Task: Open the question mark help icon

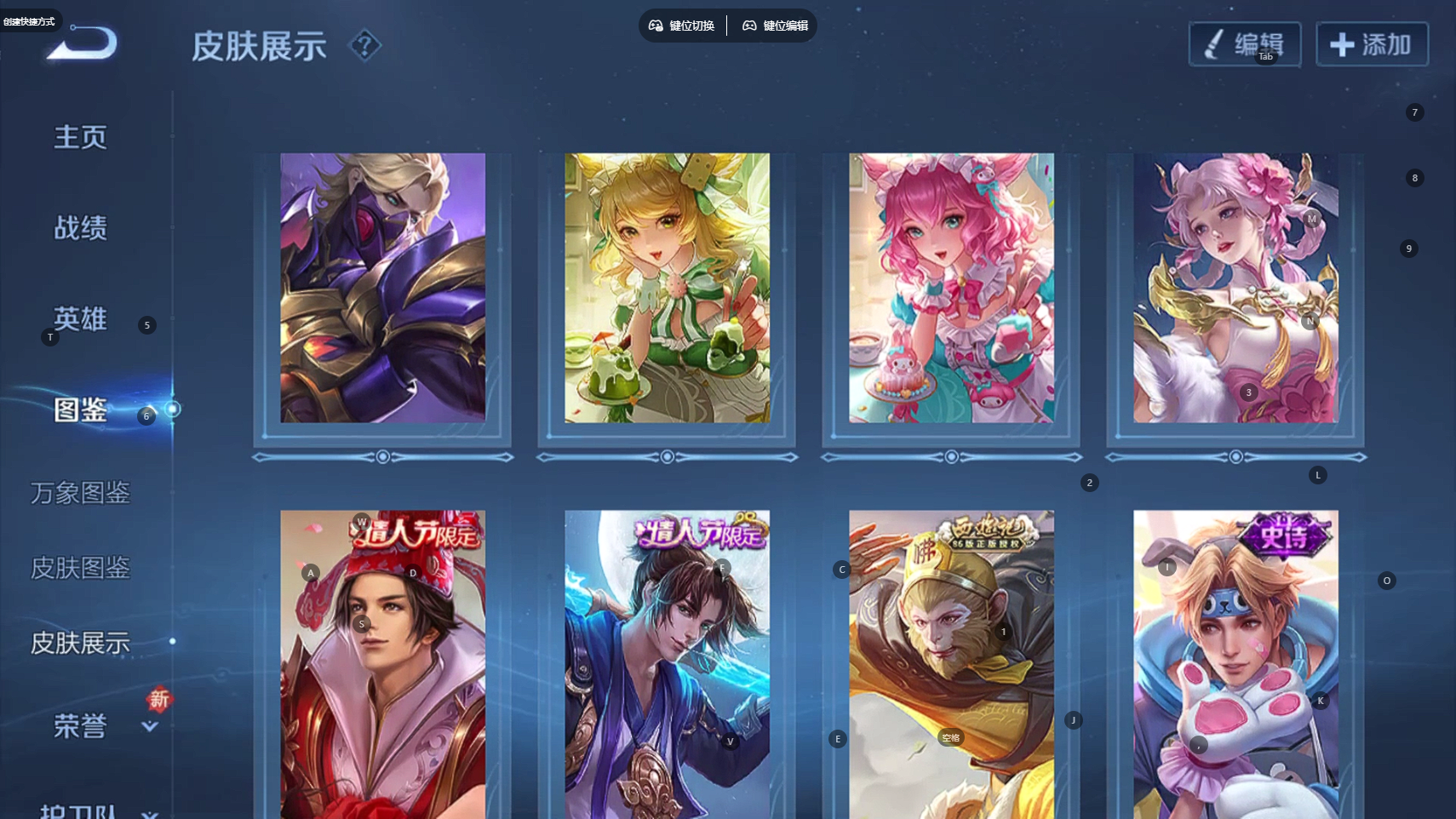Action: (x=365, y=45)
